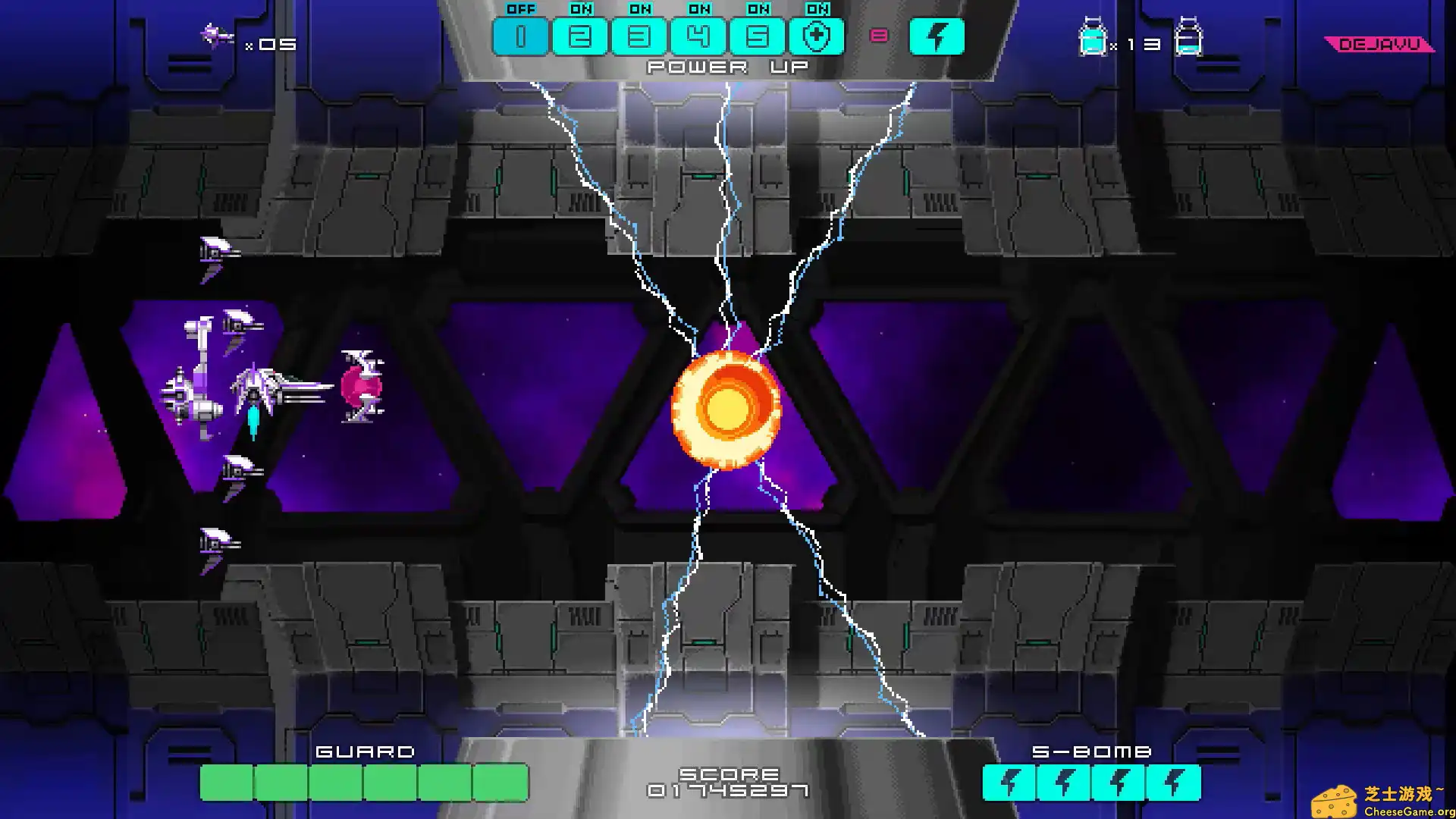Viewport: 1456px width, 819px height.
Task: Click the ship lives icon
Action: point(217,35)
